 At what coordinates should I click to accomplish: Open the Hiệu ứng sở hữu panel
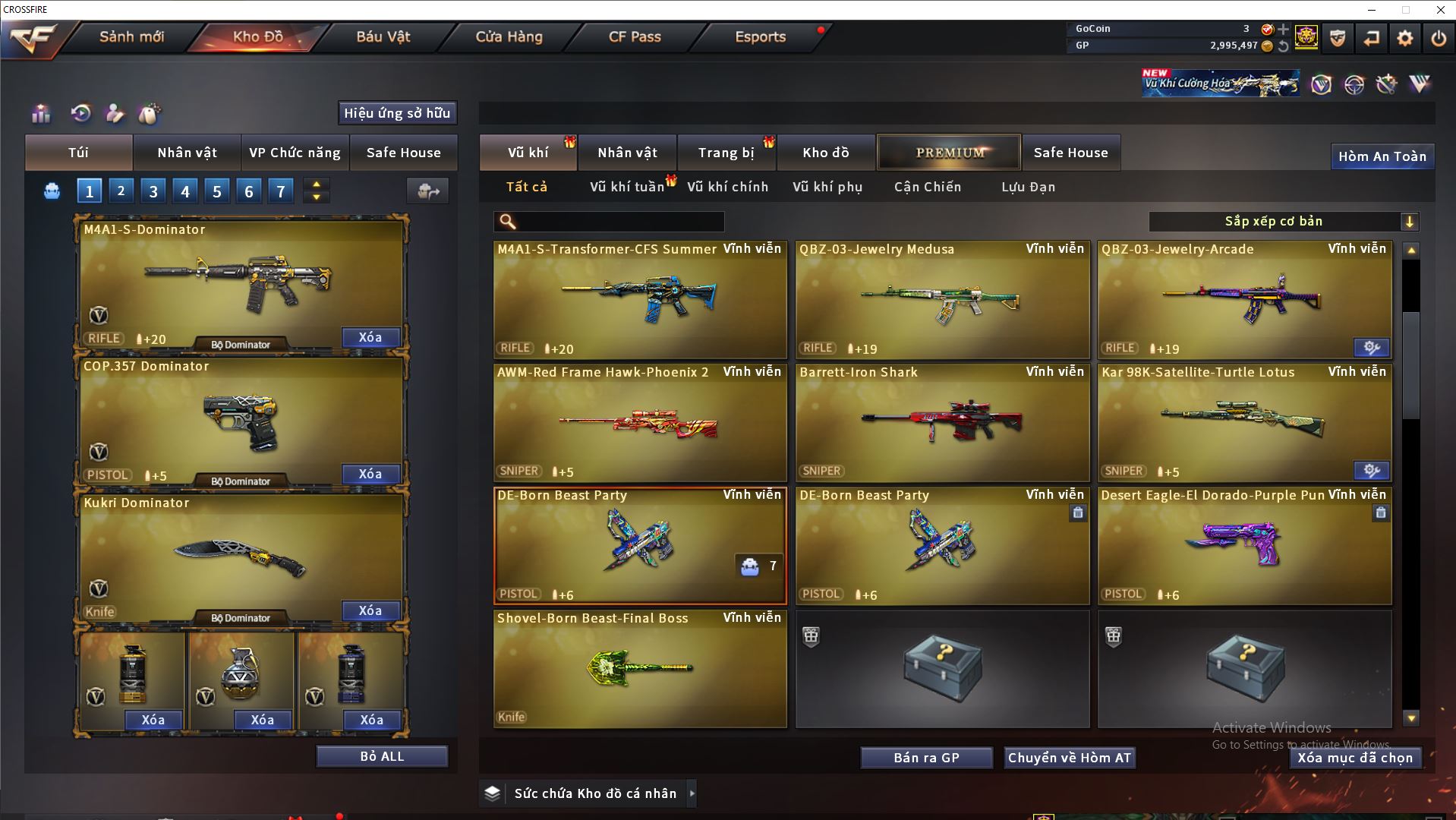(397, 113)
